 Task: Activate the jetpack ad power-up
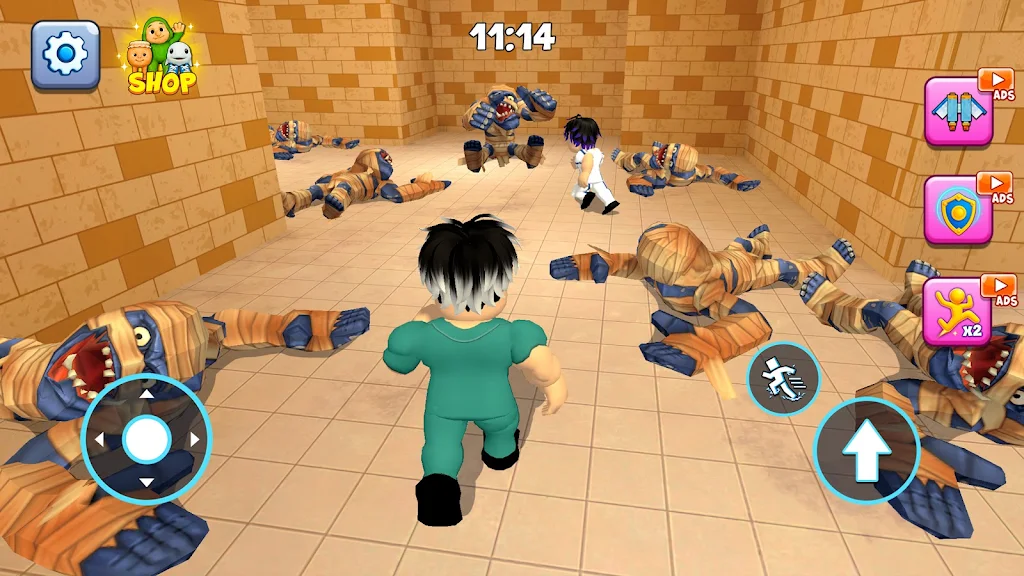pos(958,111)
